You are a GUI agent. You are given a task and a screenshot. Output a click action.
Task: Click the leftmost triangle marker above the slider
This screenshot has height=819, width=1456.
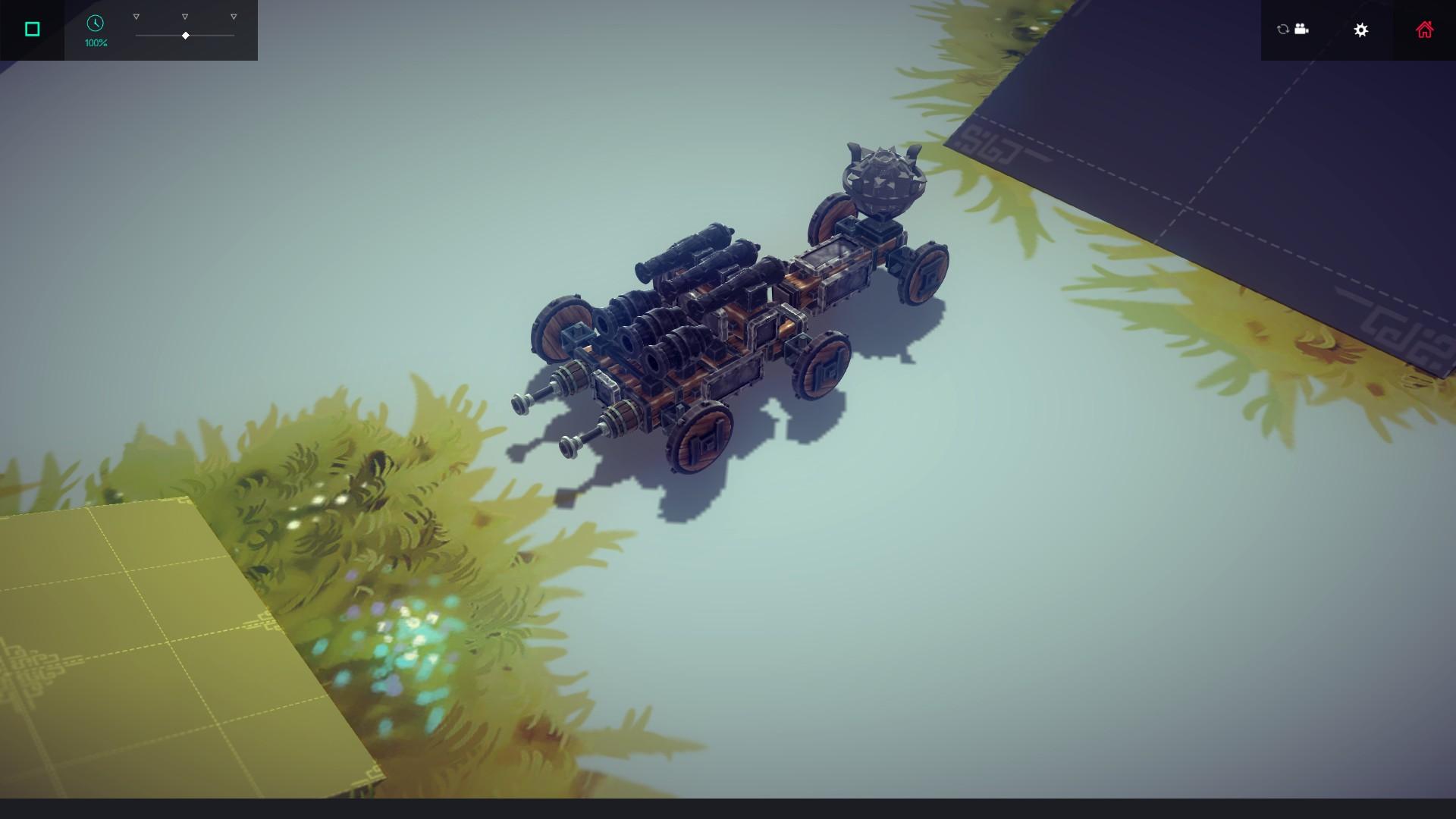pyautogui.click(x=136, y=15)
